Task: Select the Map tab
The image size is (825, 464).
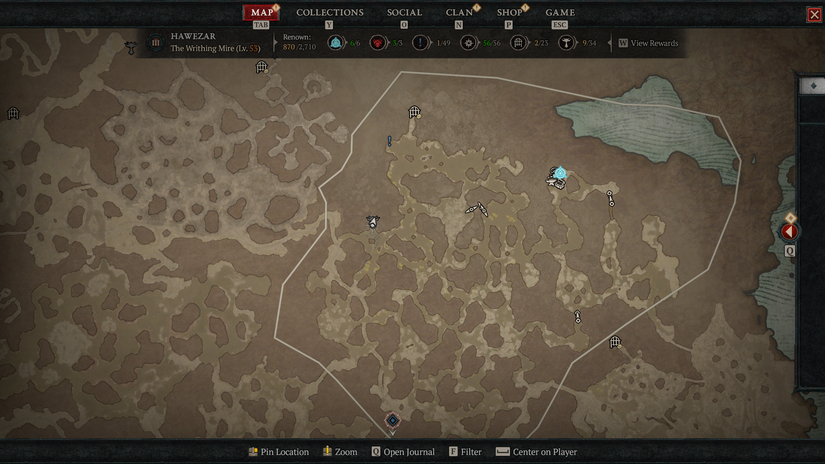Action: (x=262, y=12)
